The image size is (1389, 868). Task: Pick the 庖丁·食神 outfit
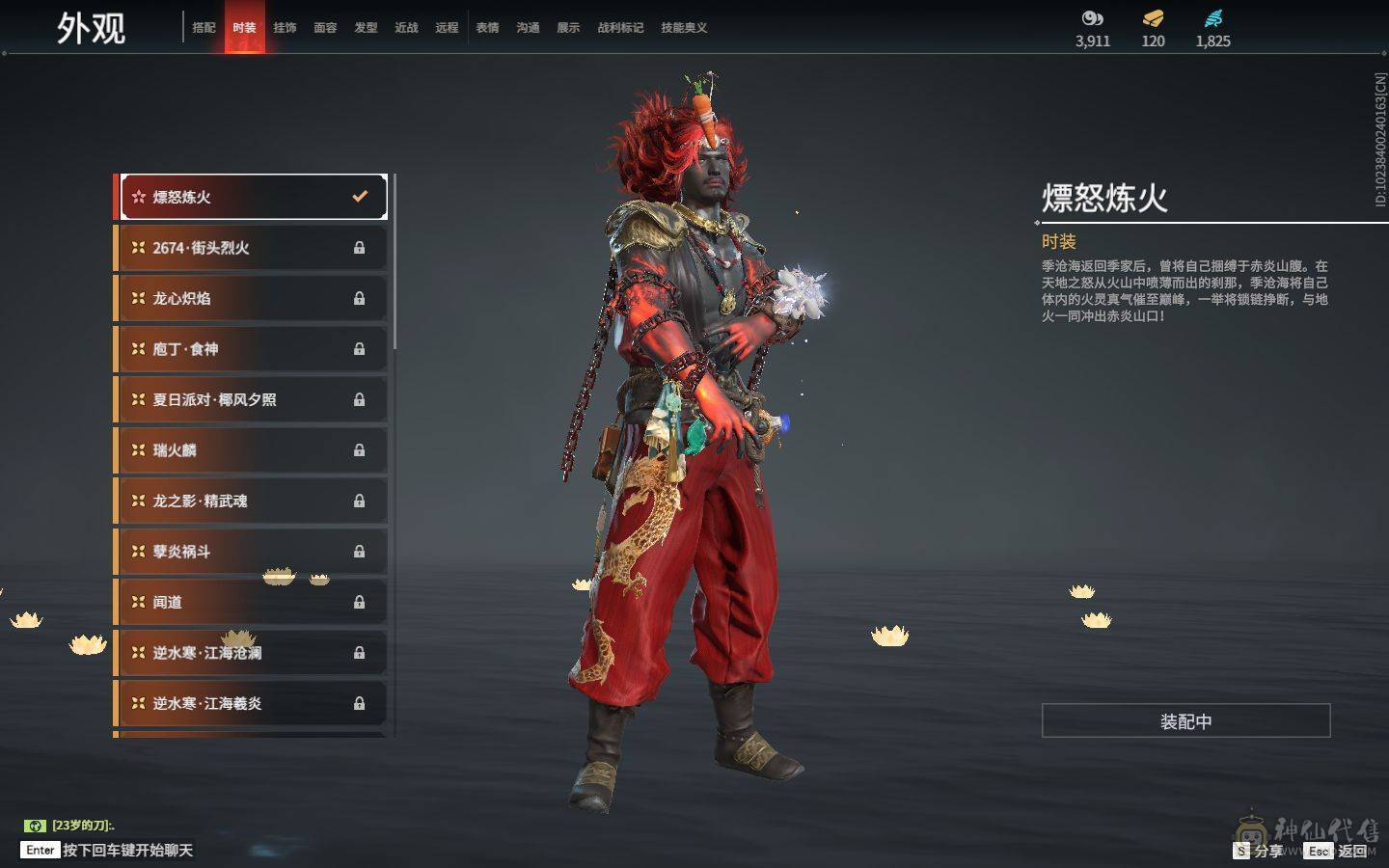[253, 349]
